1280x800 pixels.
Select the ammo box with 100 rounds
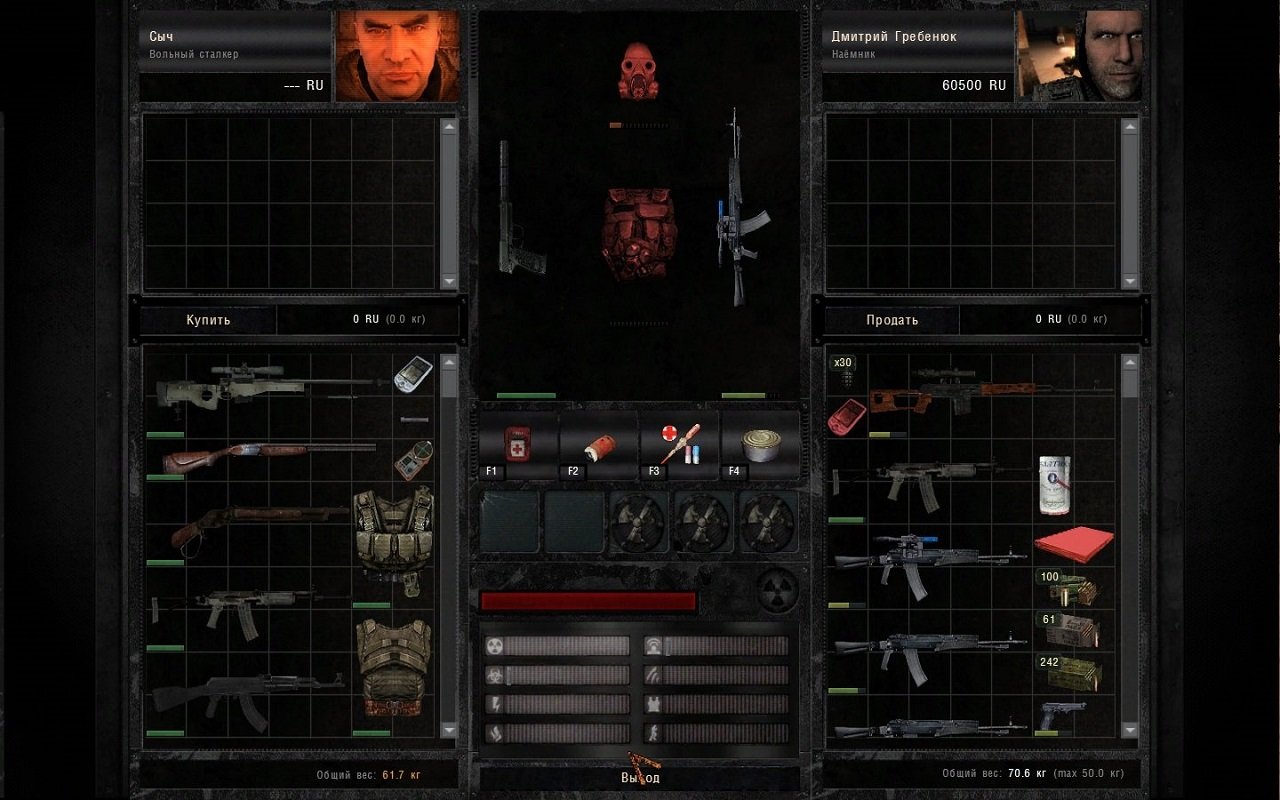point(1070,588)
